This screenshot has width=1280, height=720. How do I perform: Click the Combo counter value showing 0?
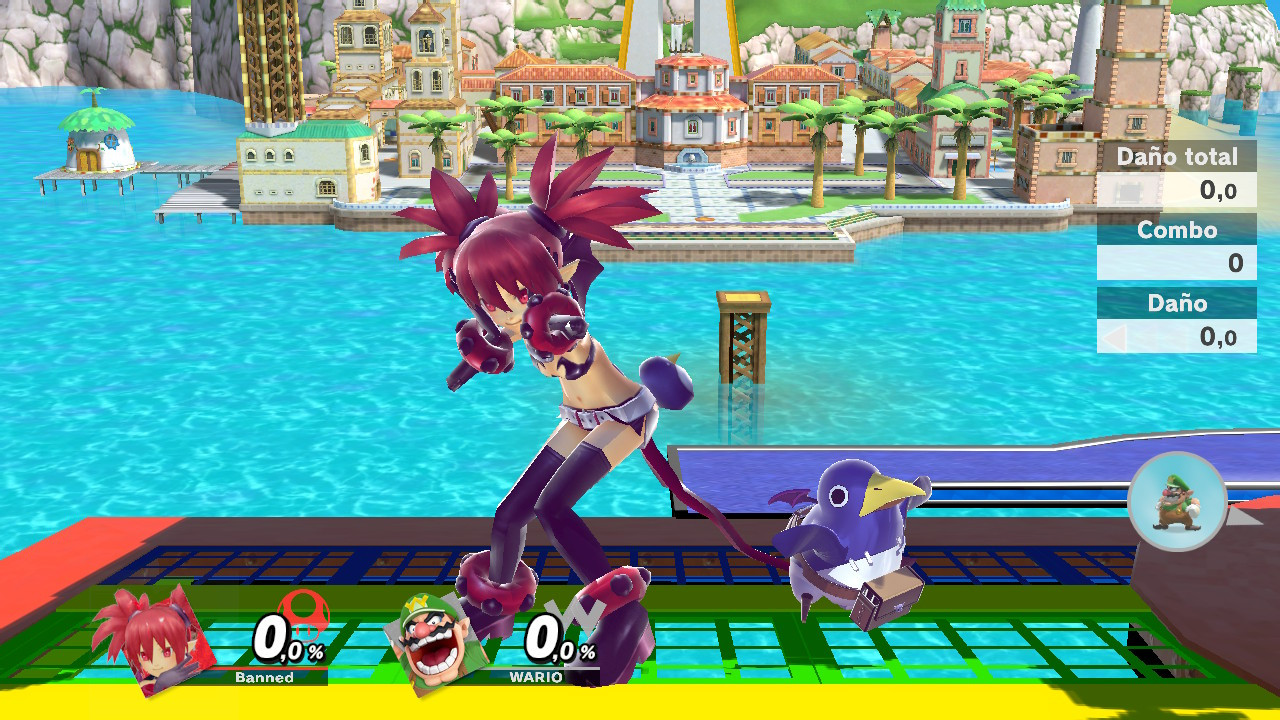(1232, 262)
